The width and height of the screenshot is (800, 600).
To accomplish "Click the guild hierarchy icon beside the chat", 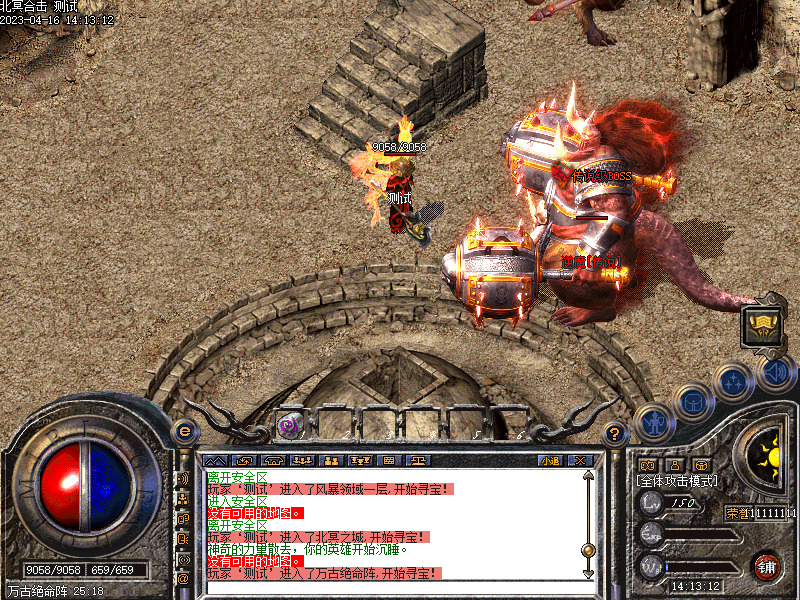I will click(183, 498).
